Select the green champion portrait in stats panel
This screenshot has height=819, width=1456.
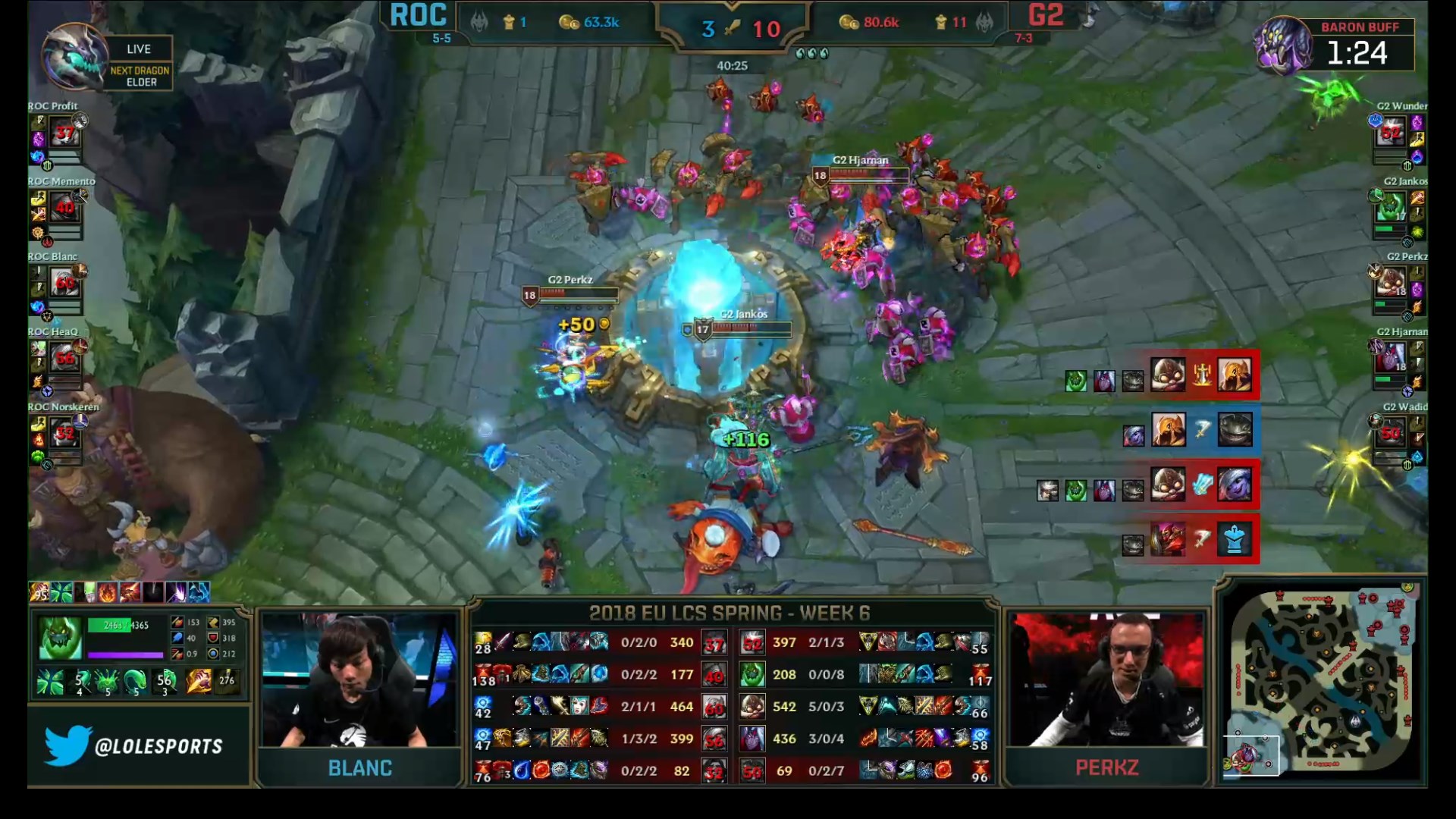point(60,638)
